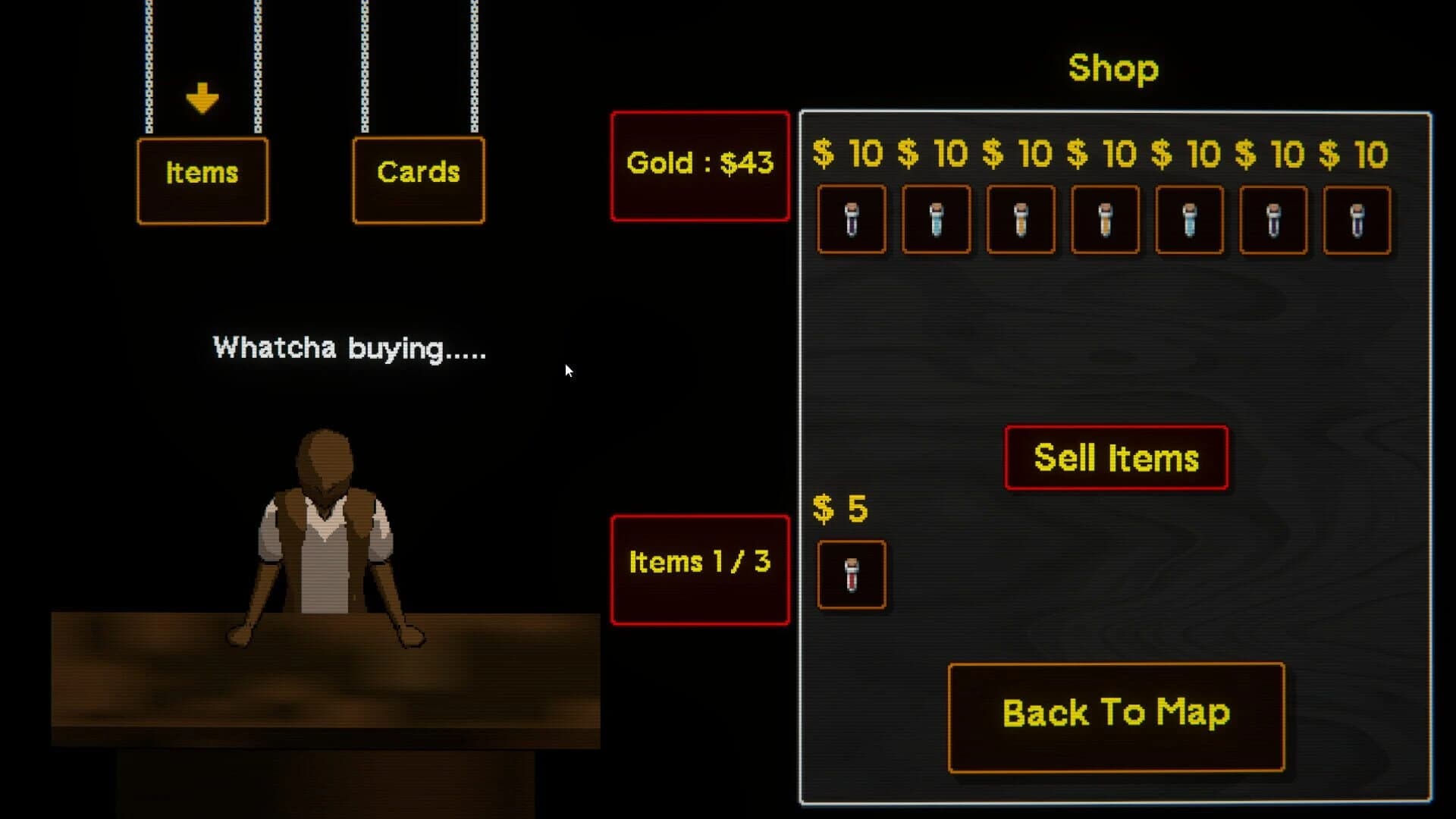Buy the red potion priced $5
This screenshot has width=1456, height=819.
pyautogui.click(x=852, y=574)
